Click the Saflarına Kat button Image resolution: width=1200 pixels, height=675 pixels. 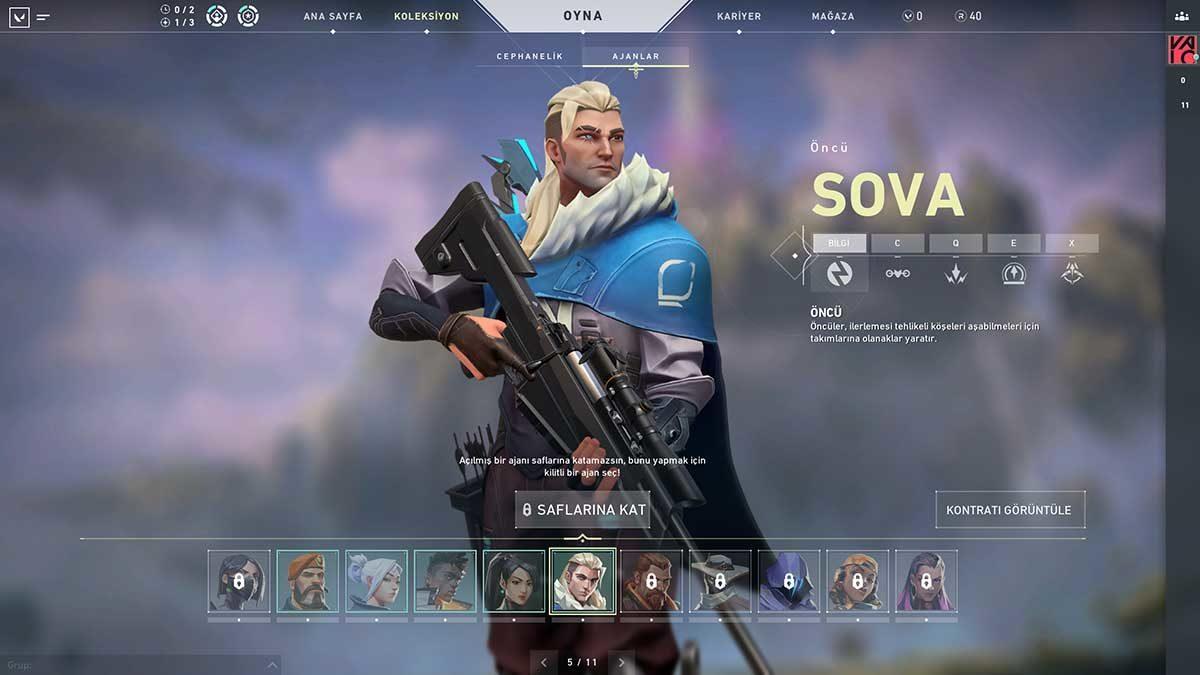[x=584, y=510]
